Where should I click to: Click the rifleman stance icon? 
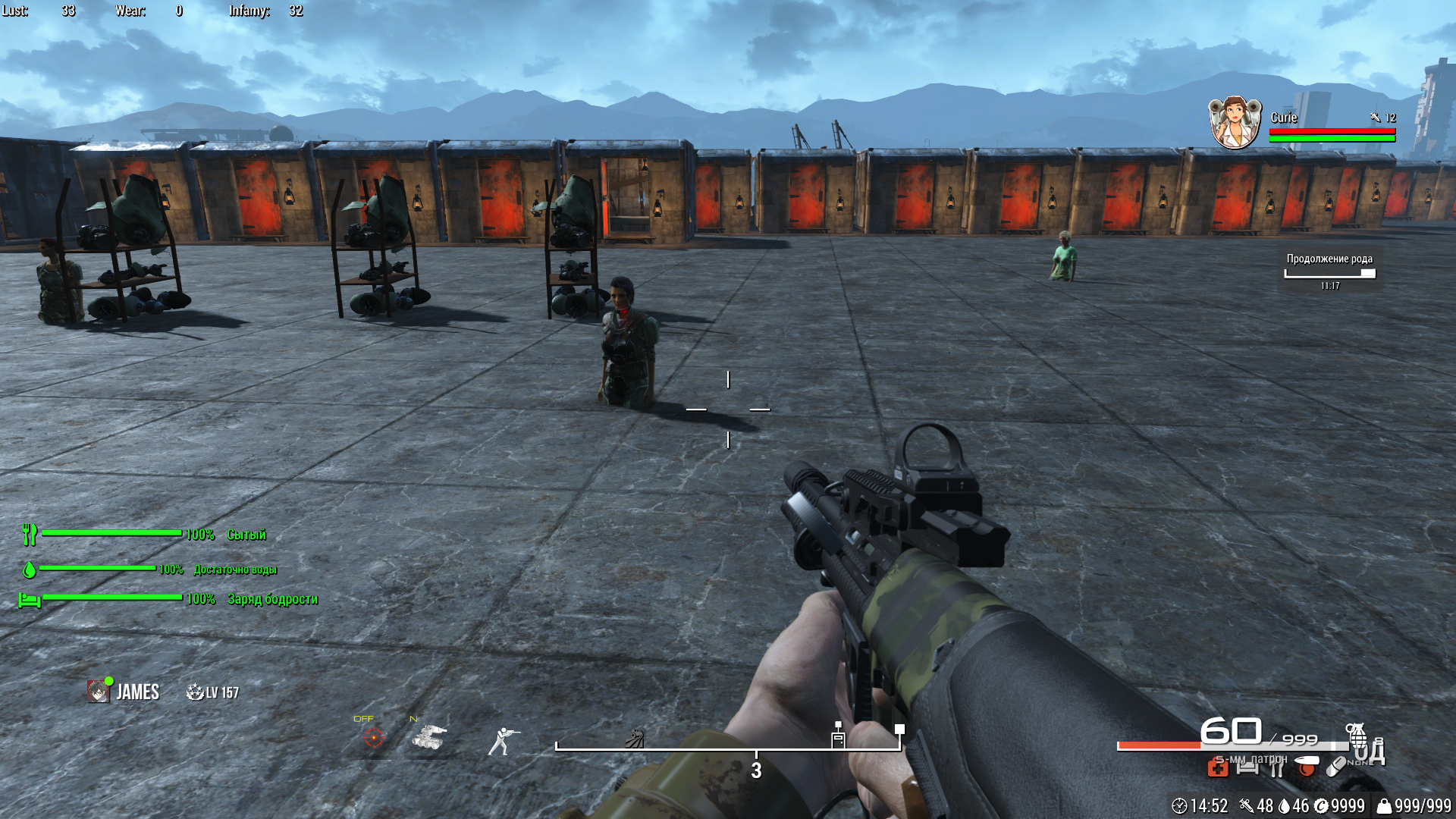tap(503, 740)
